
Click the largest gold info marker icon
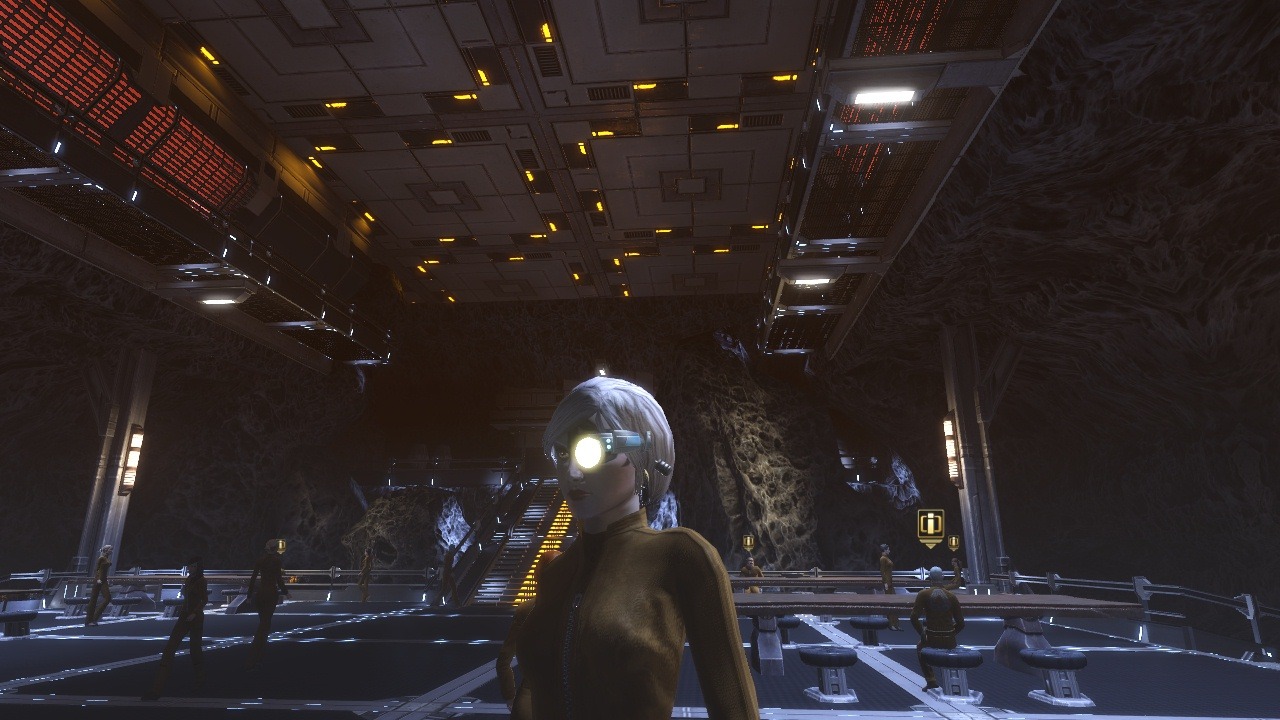tap(930, 525)
